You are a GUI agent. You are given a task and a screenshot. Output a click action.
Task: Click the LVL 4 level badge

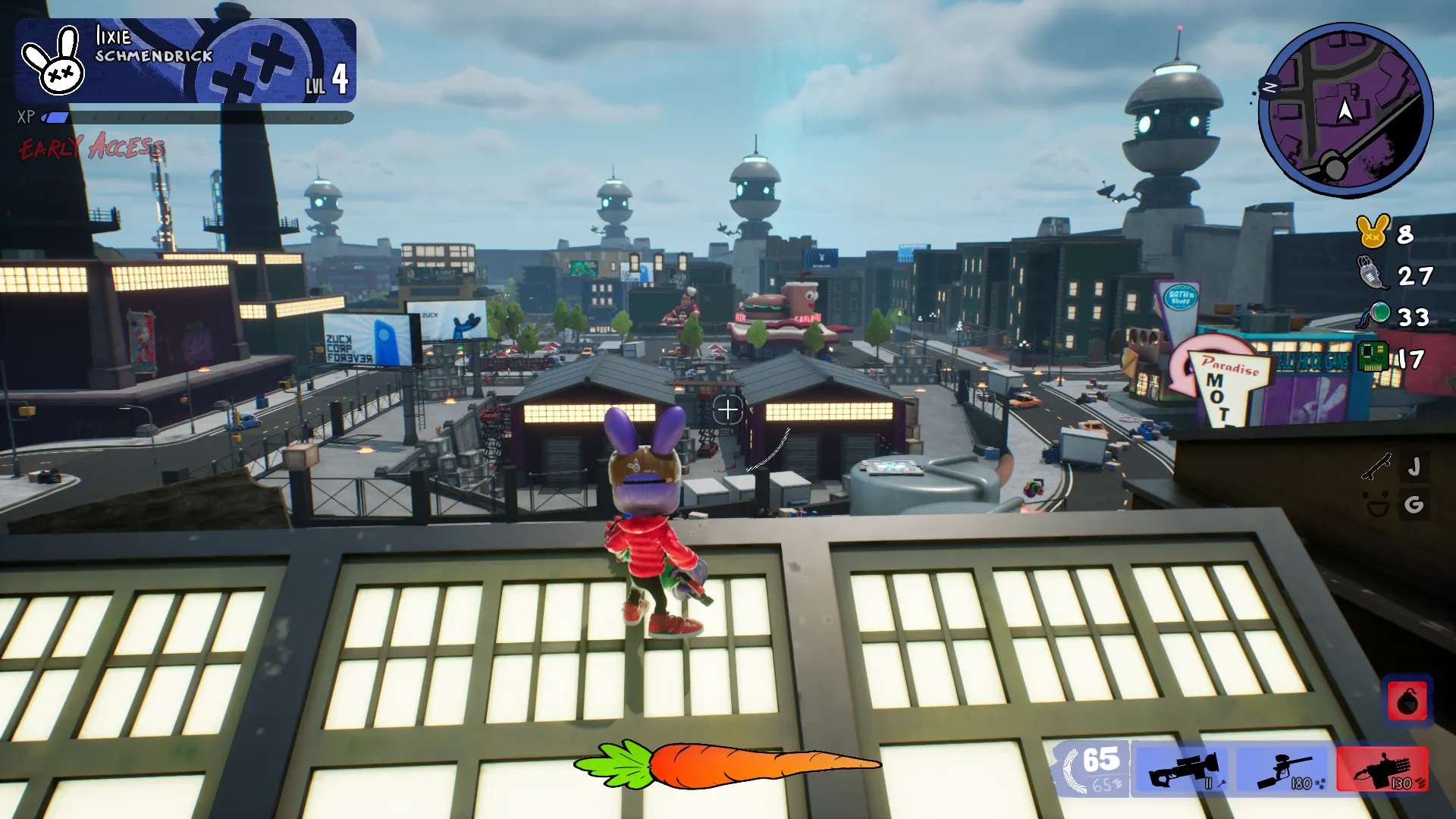(328, 80)
